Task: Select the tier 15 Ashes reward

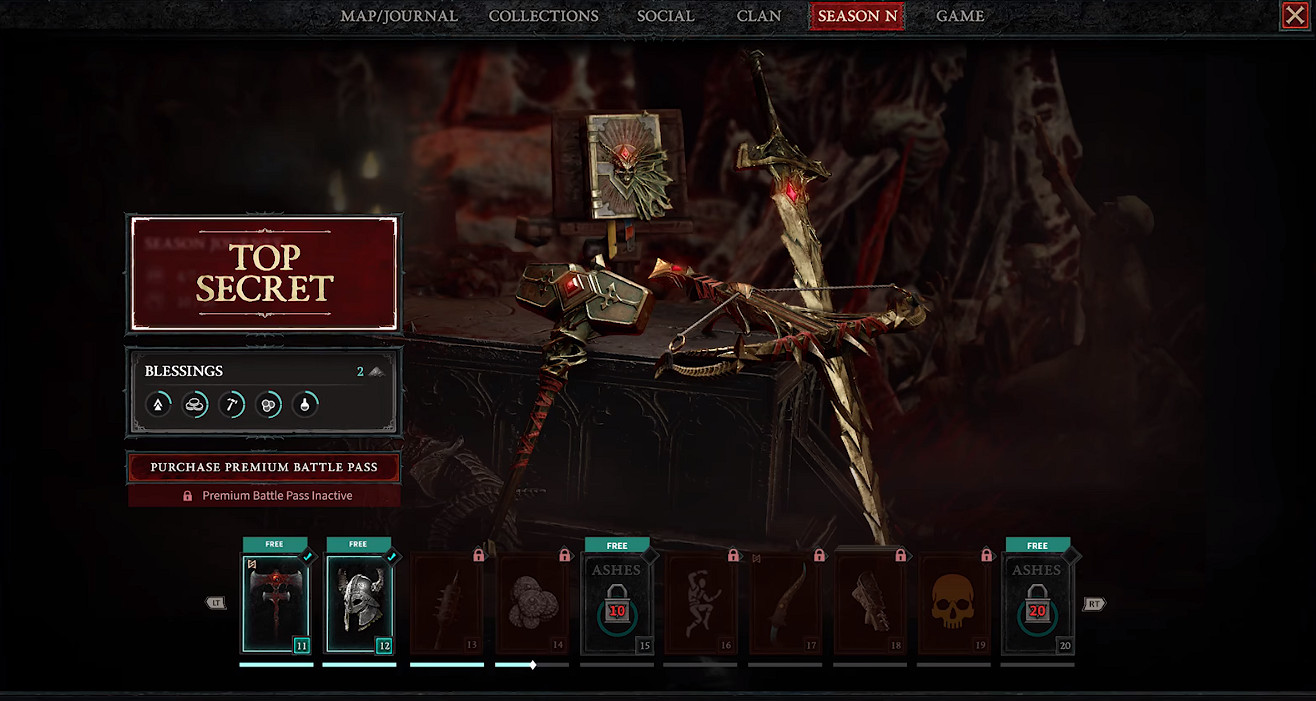Action: pyautogui.click(x=616, y=602)
